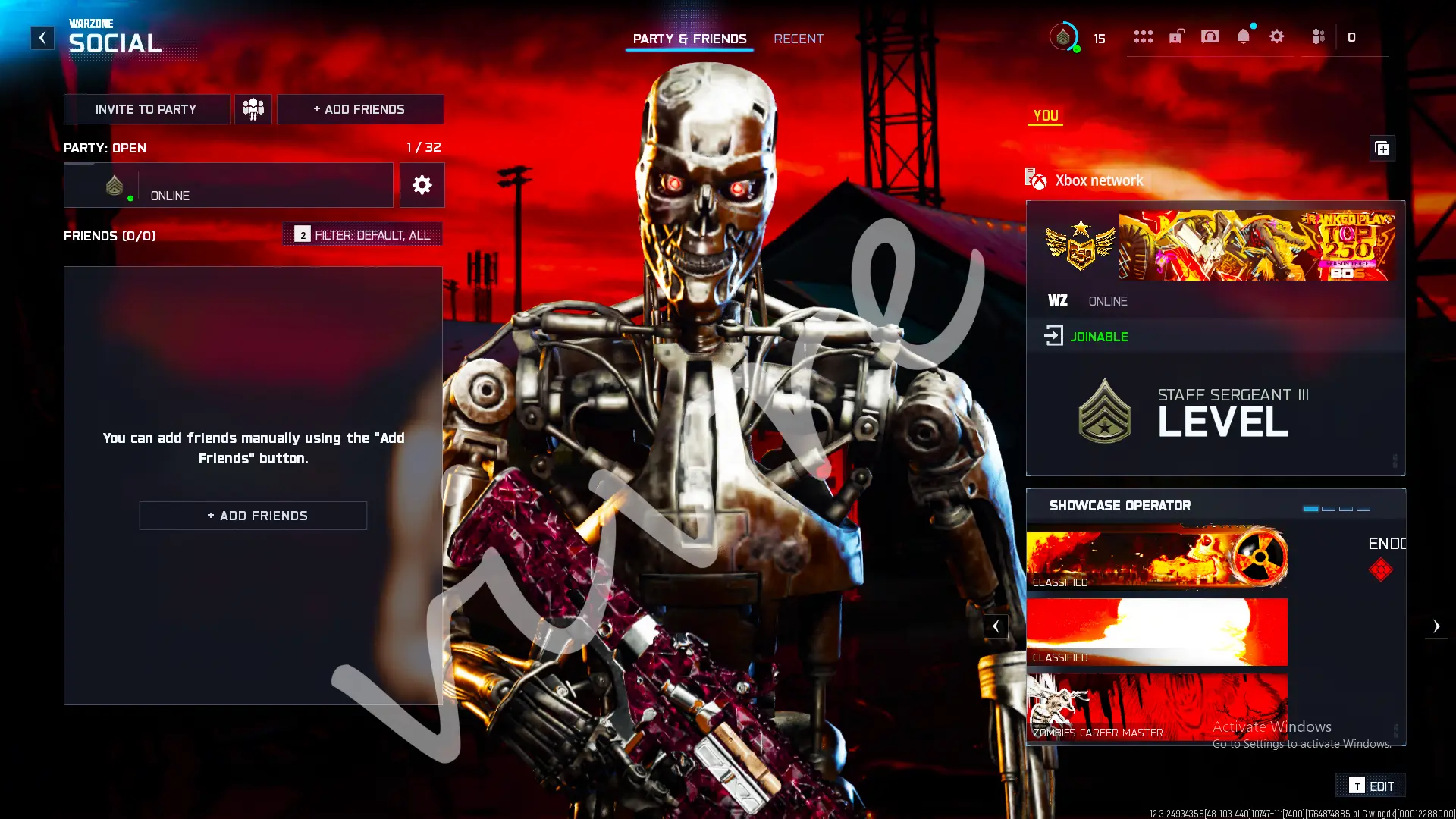Select the Party & Friends tab

(689, 38)
